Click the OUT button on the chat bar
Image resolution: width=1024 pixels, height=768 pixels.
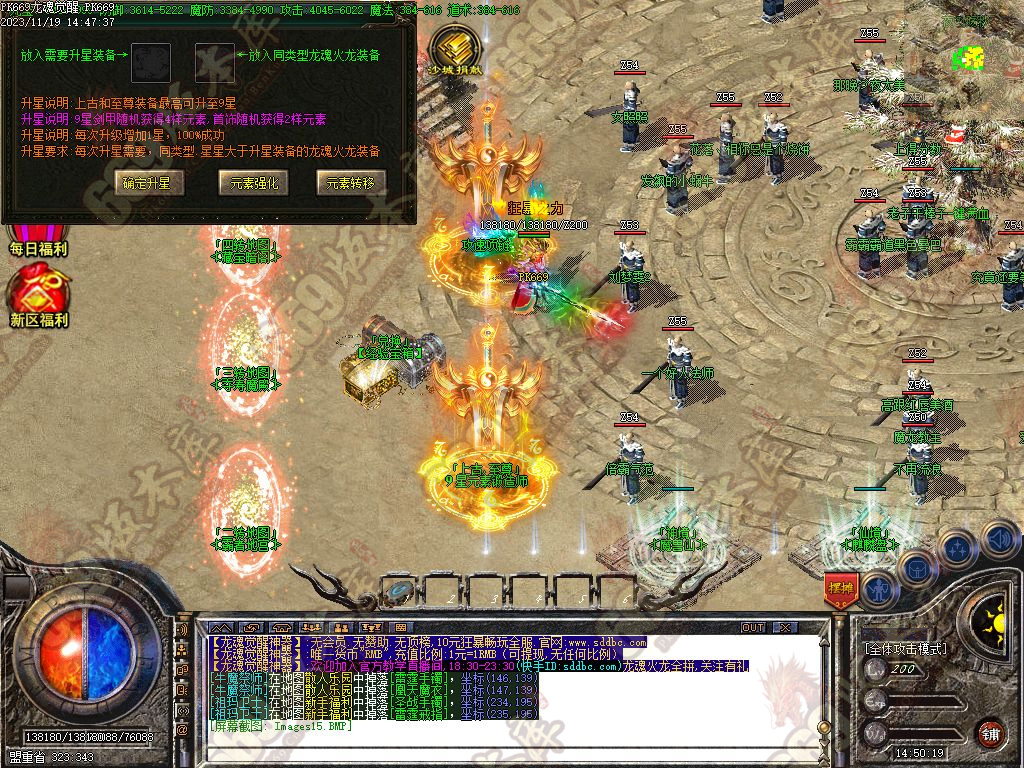[753, 627]
